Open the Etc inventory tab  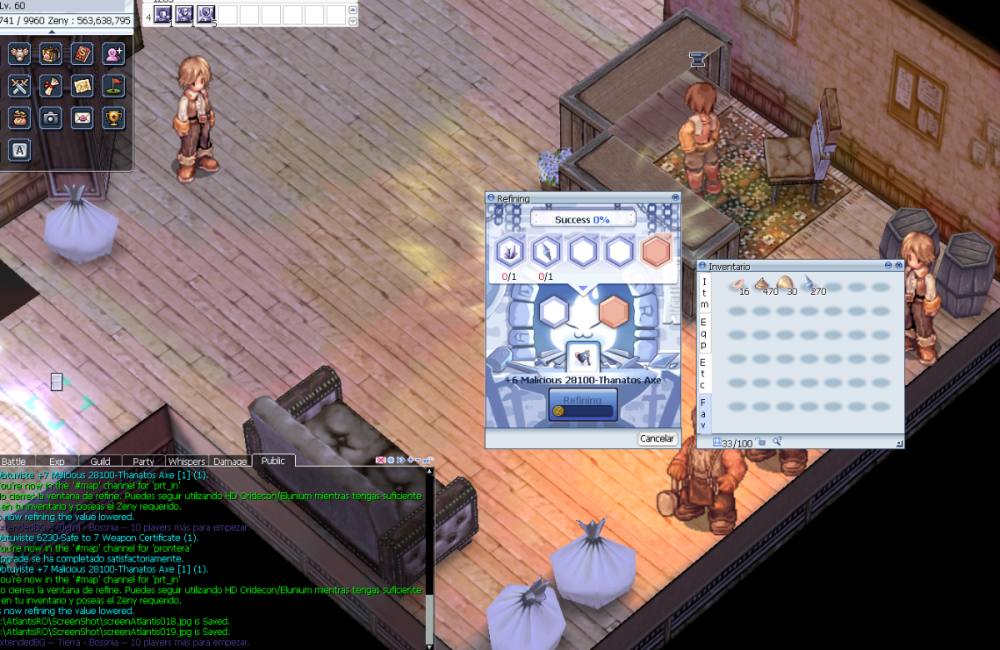point(705,370)
